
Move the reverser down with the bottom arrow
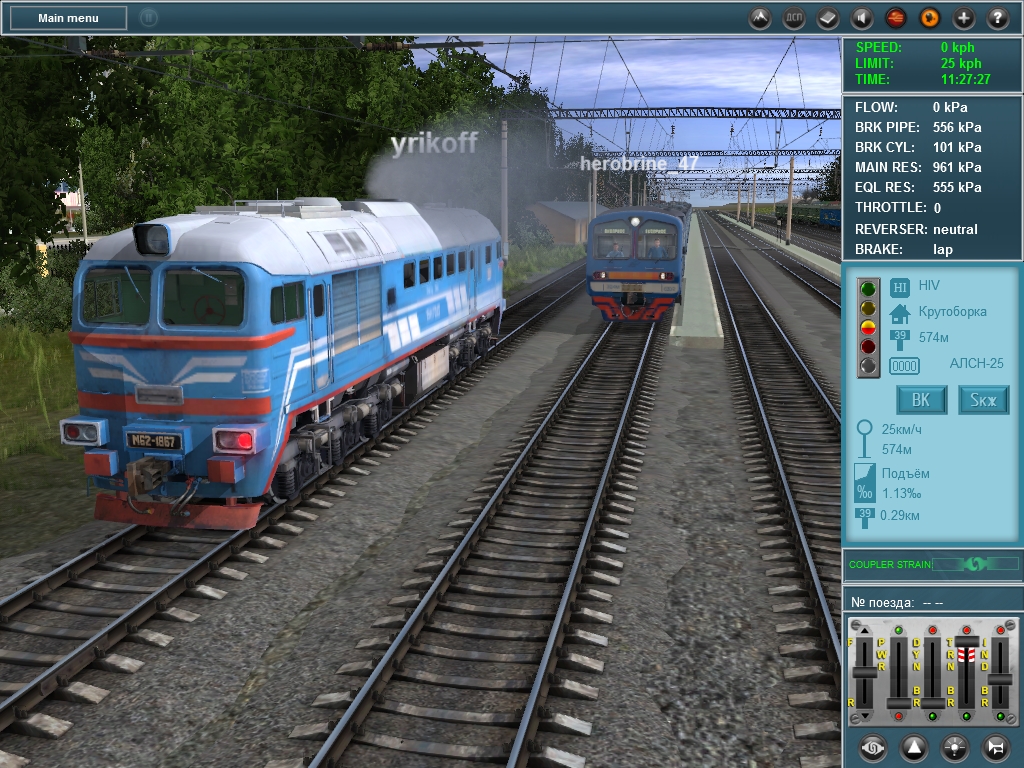click(x=864, y=716)
